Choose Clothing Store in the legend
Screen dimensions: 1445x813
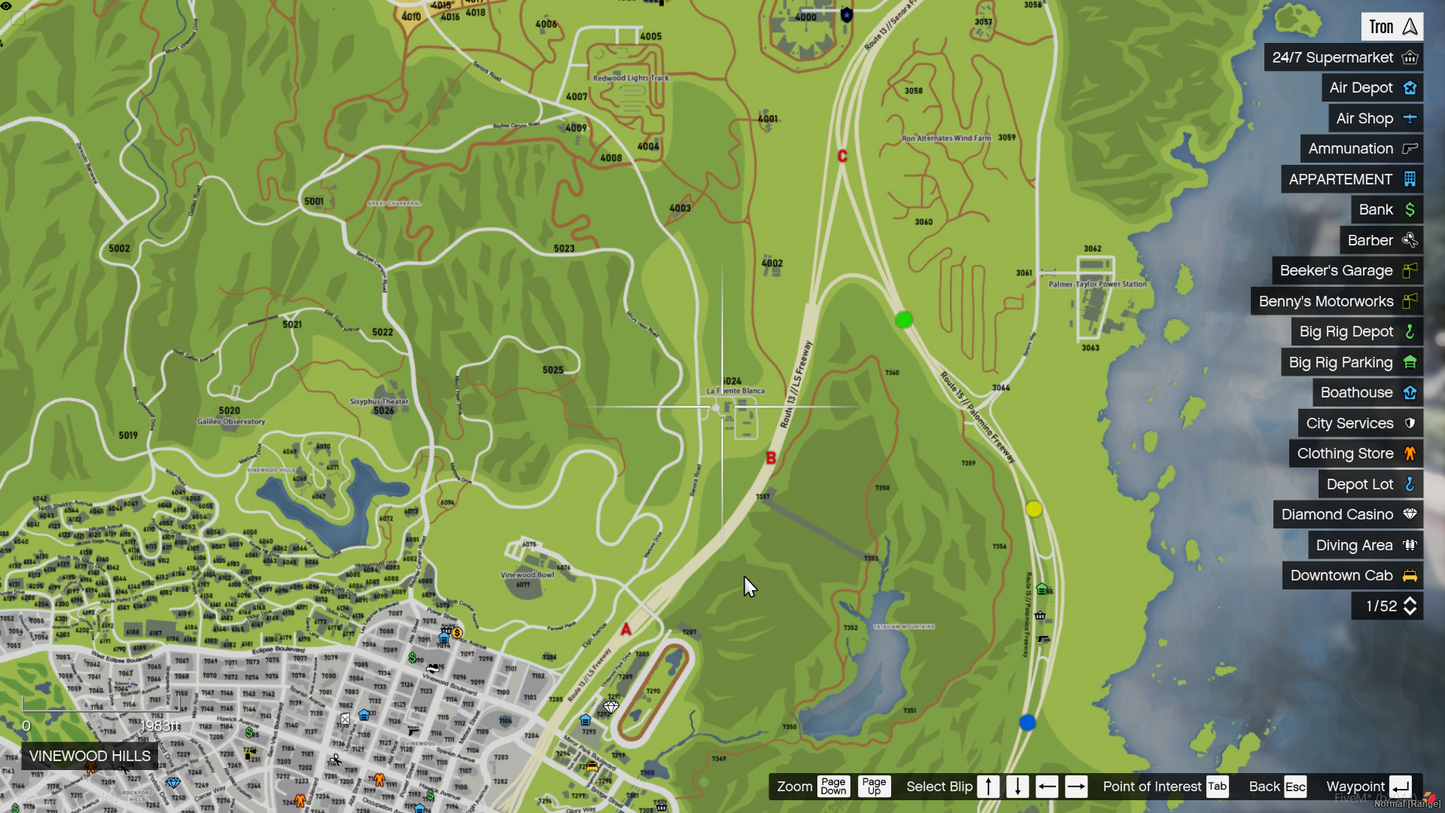tap(1355, 454)
